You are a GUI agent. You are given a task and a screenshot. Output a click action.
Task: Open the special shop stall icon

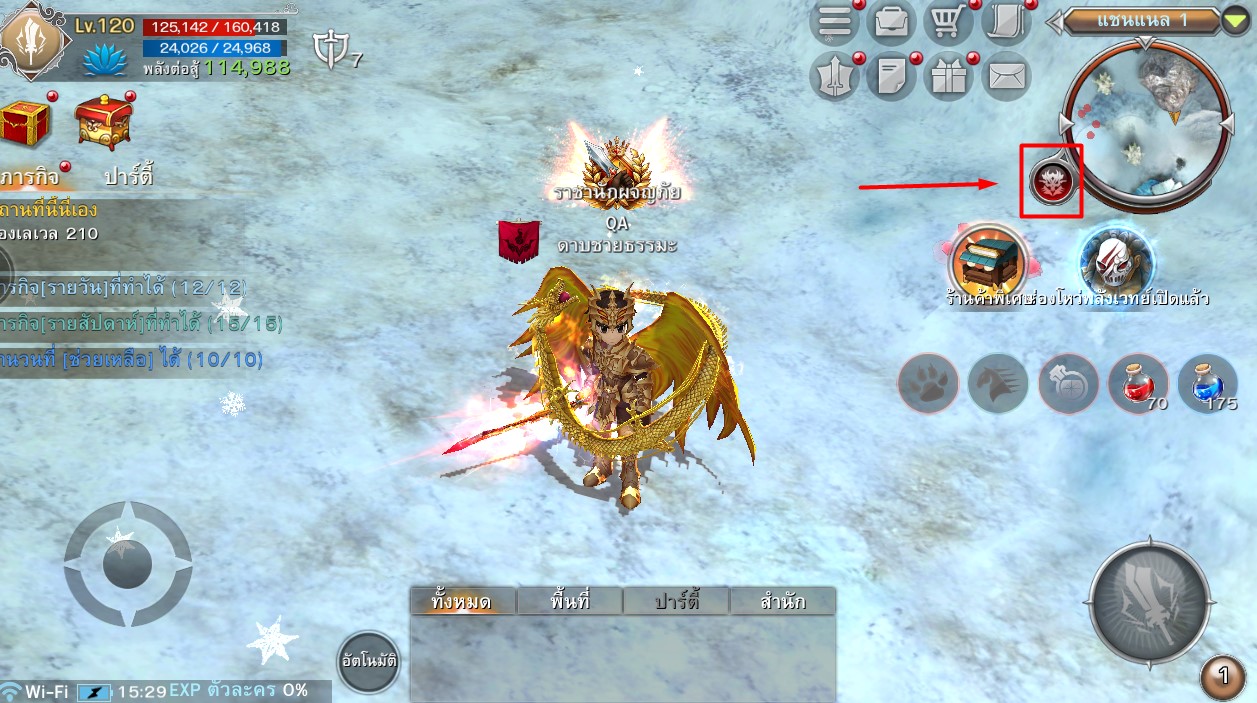click(988, 259)
